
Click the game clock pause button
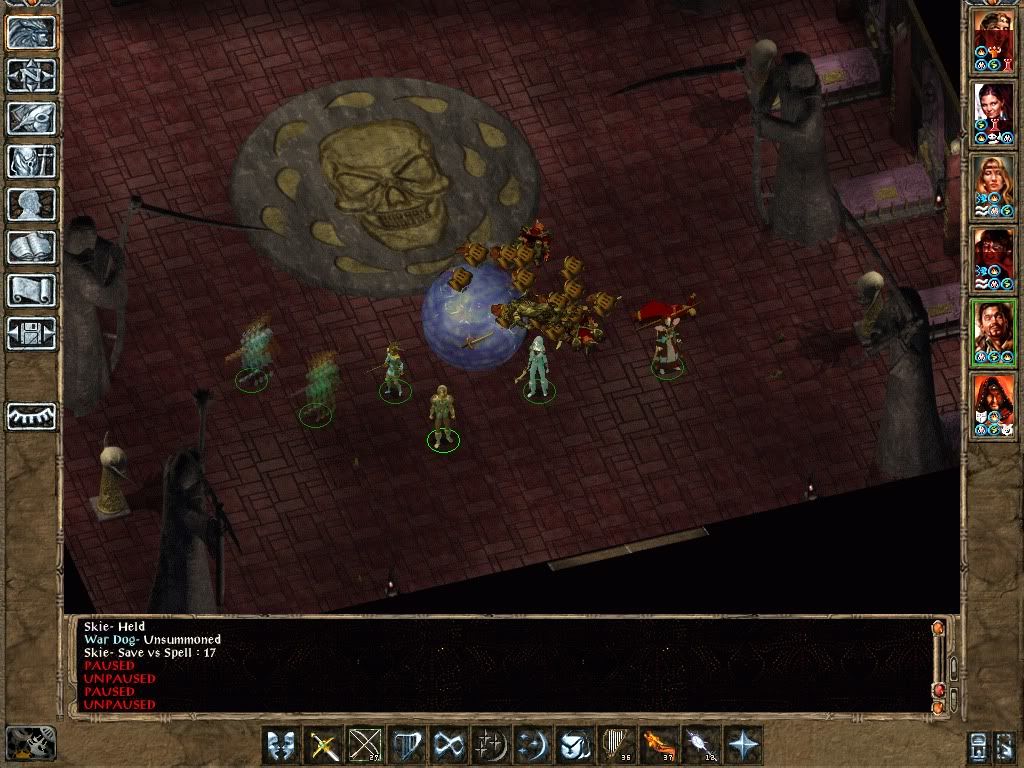click(x=30, y=742)
